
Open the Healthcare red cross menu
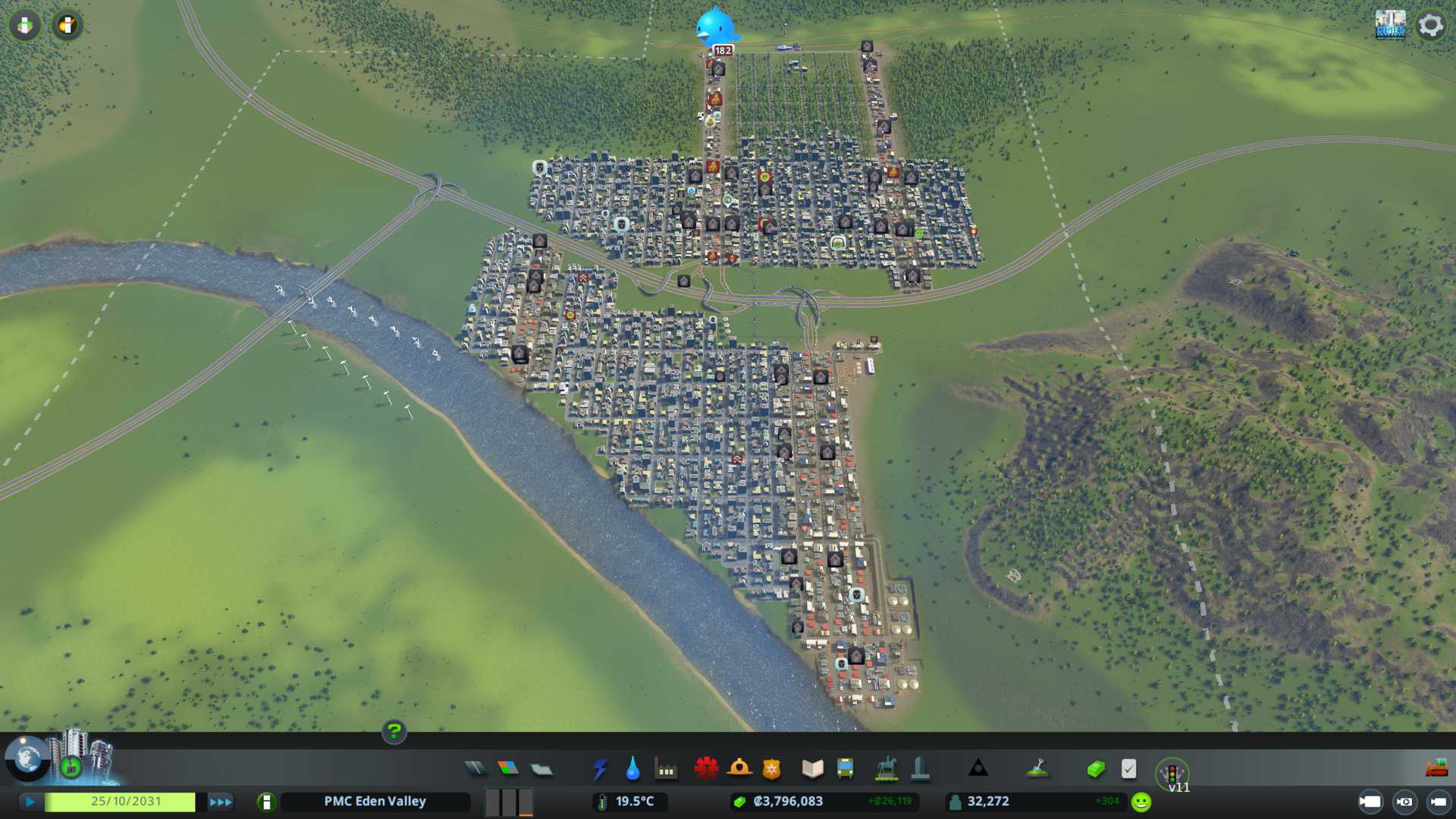click(706, 769)
